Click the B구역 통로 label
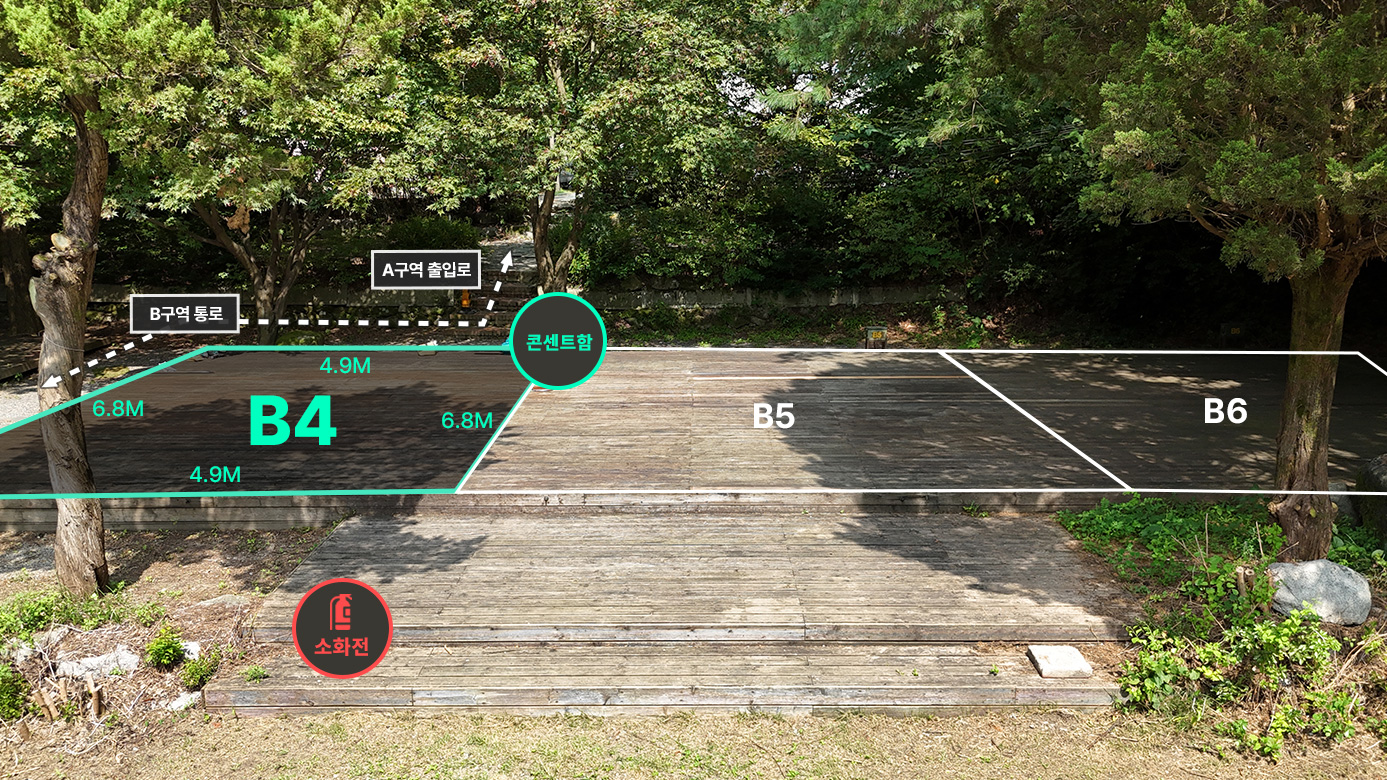The height and width of the screenshot is (780, 1387). [185, 314]
